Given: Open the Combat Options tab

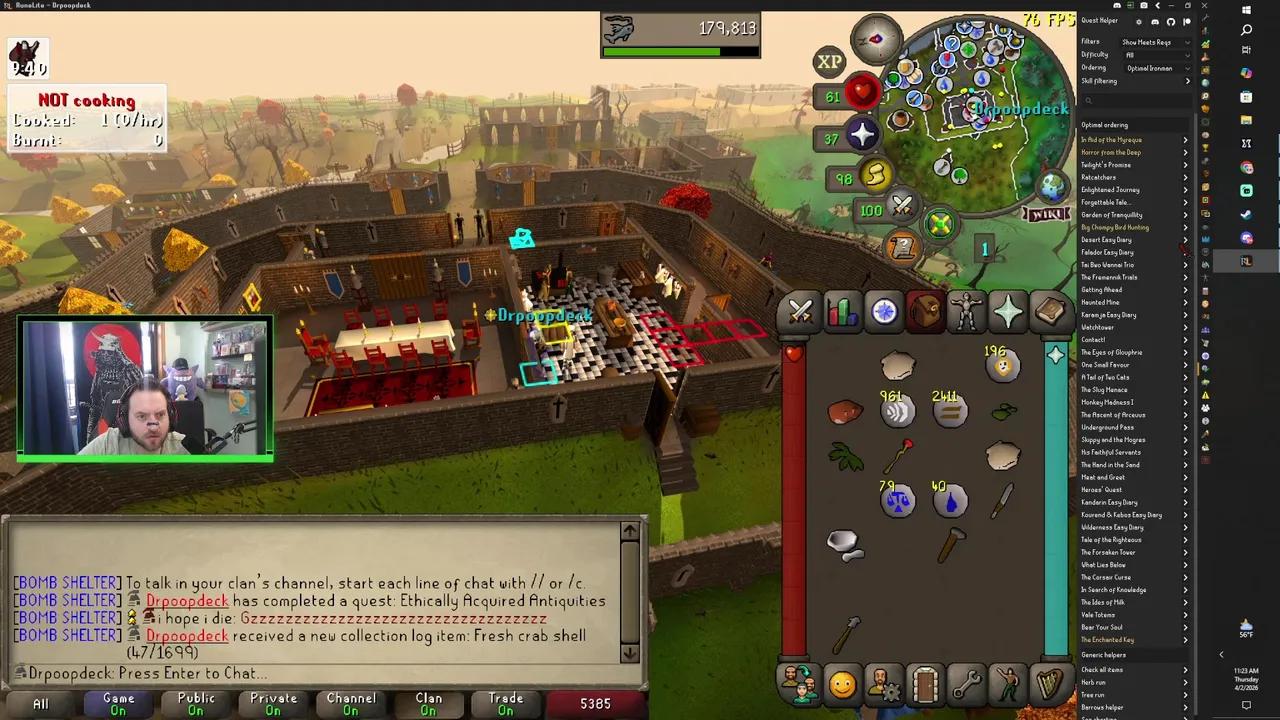Looking at the screenshot, I should pos(800,313).
